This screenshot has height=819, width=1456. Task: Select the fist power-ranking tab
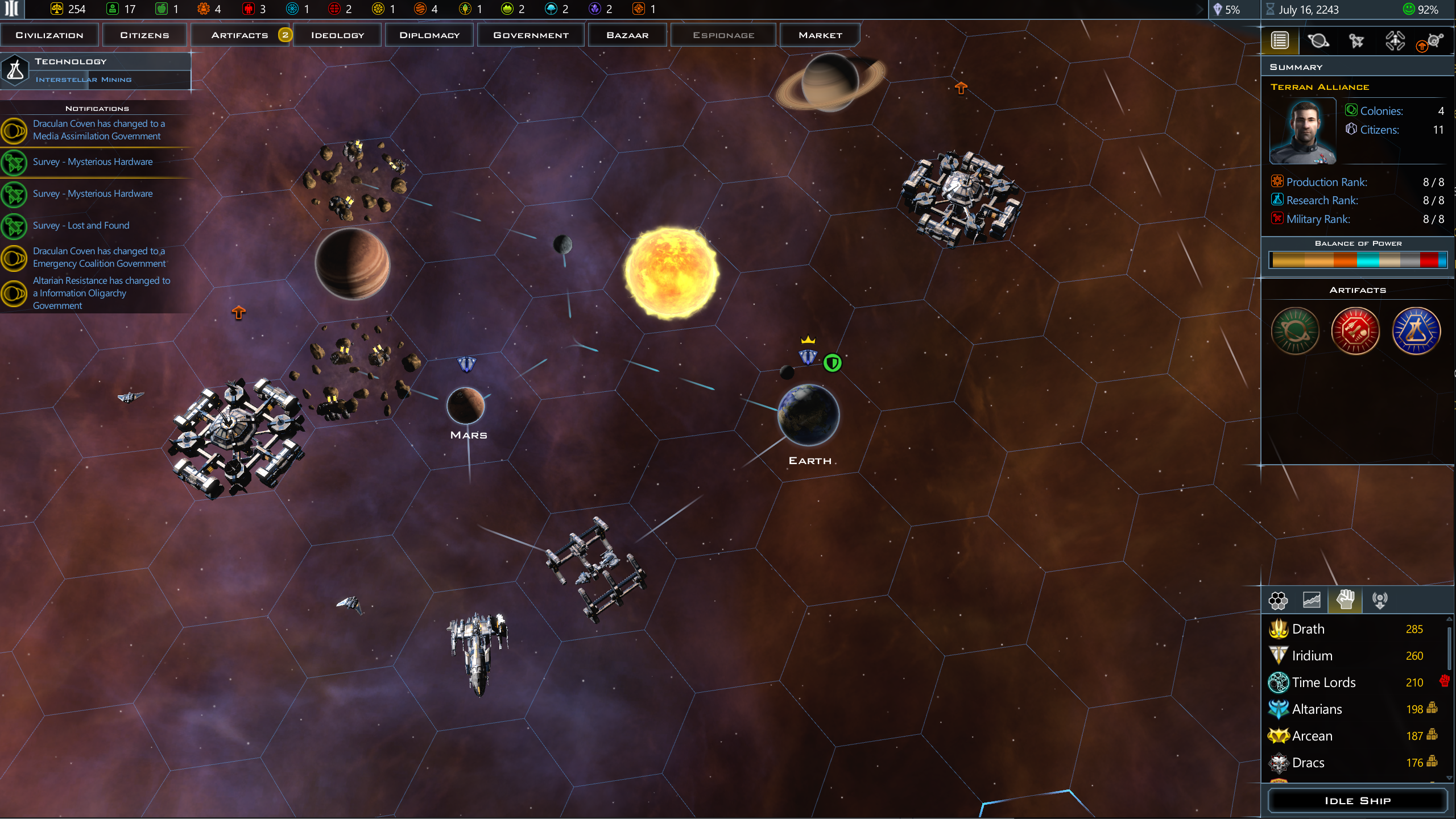[x=1345, y=600]
